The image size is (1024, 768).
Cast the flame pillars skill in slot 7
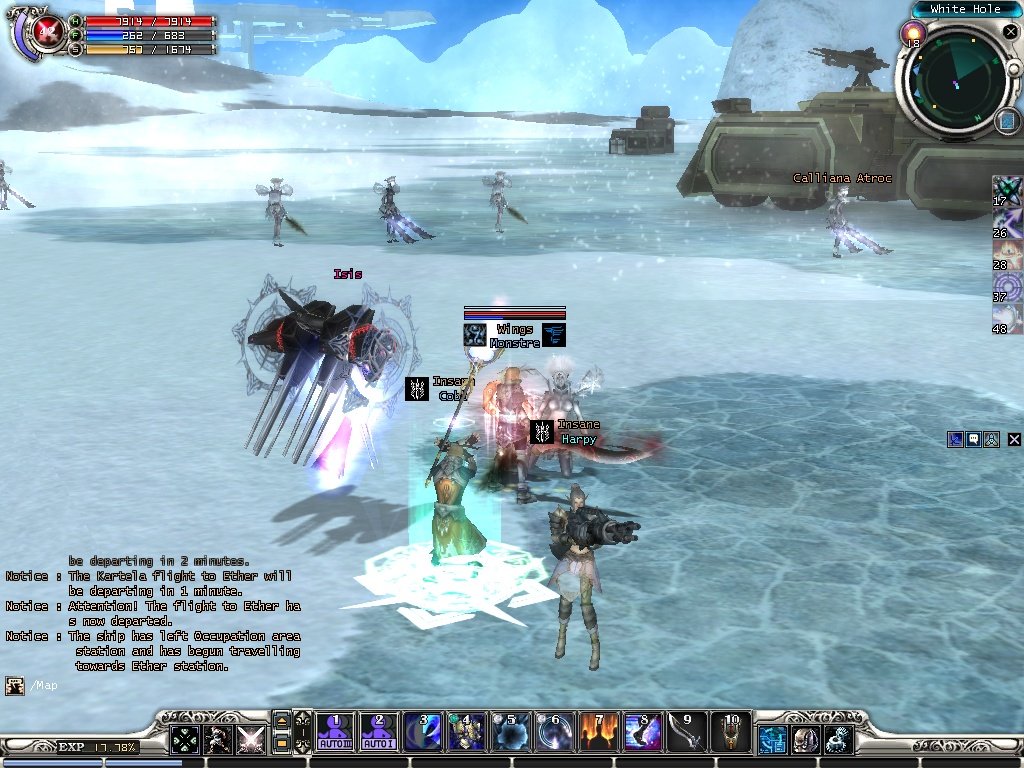coord(599,732)
